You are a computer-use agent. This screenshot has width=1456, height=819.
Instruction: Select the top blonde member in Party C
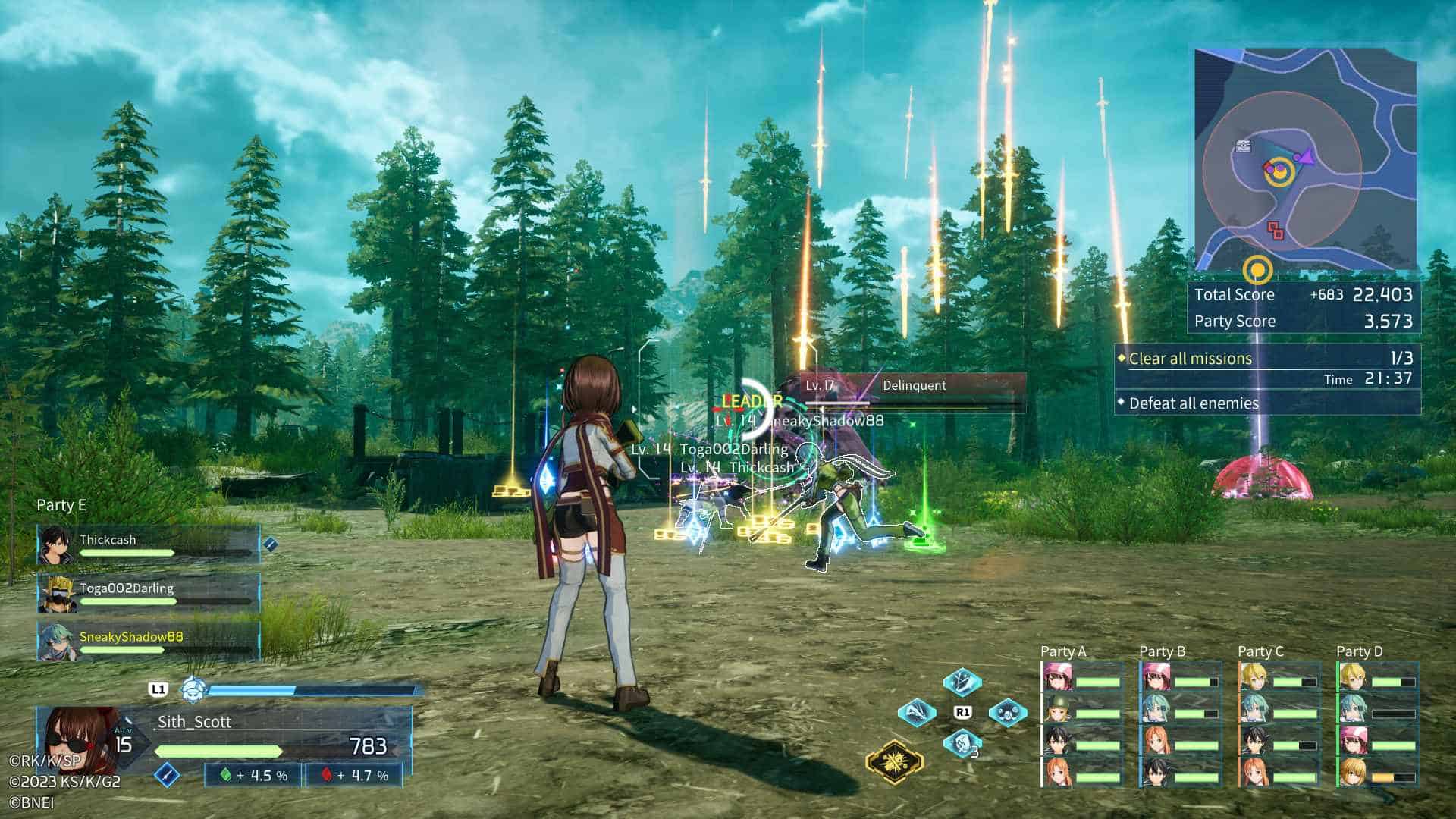click(x=1254, y=676)
